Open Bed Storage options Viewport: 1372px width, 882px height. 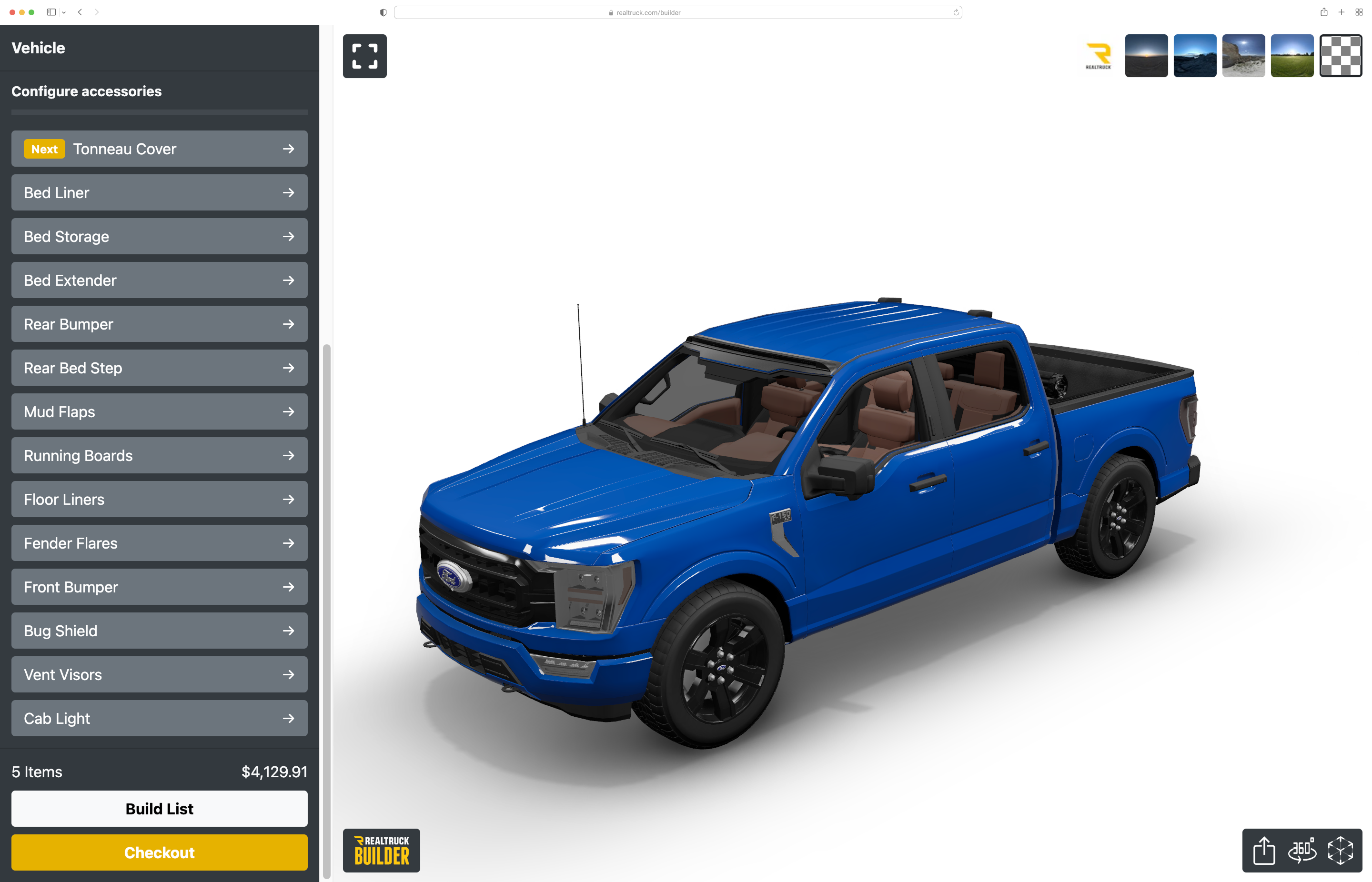click(159, 237)
